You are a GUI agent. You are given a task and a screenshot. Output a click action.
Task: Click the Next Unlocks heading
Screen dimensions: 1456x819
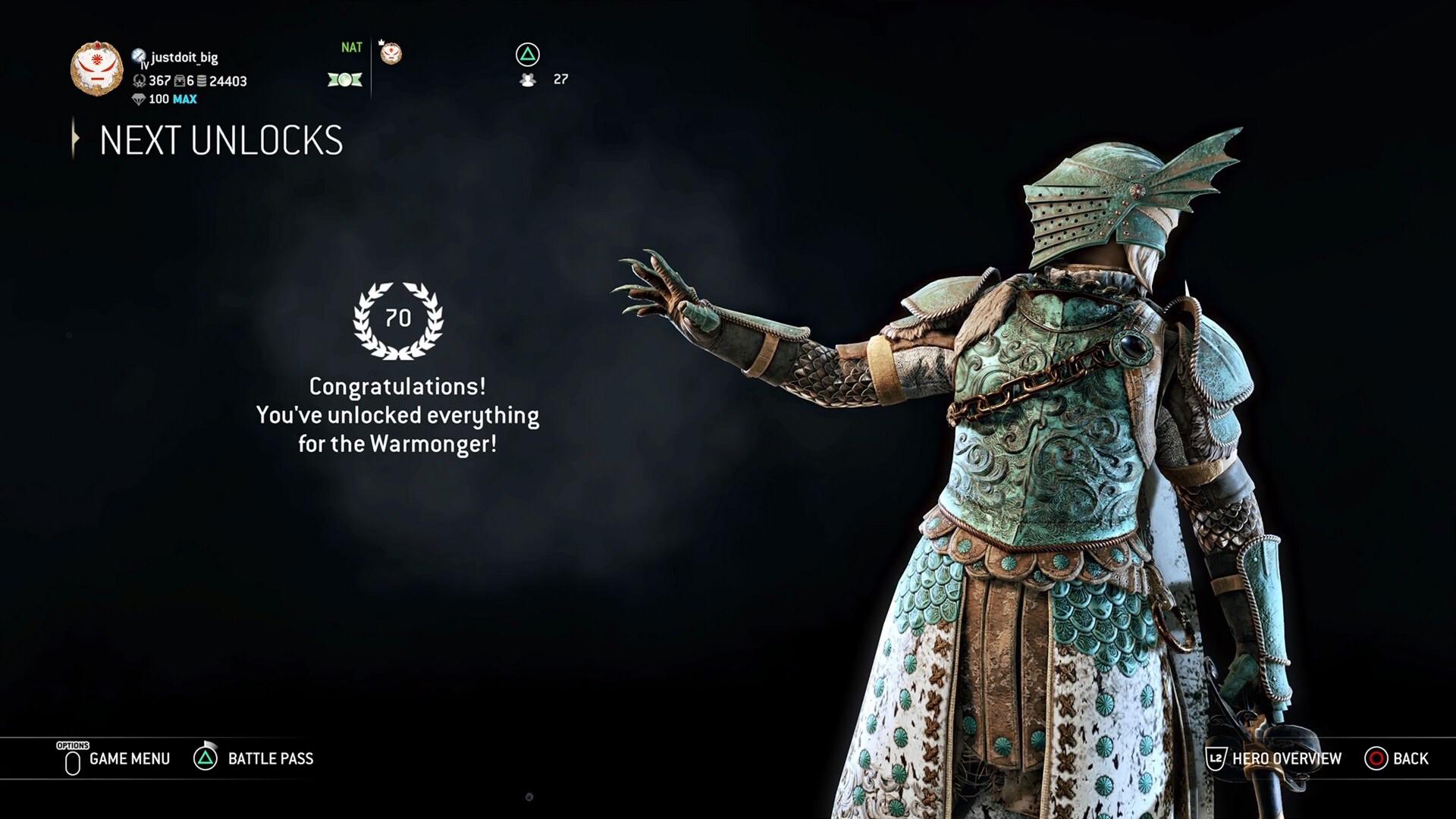220,140
